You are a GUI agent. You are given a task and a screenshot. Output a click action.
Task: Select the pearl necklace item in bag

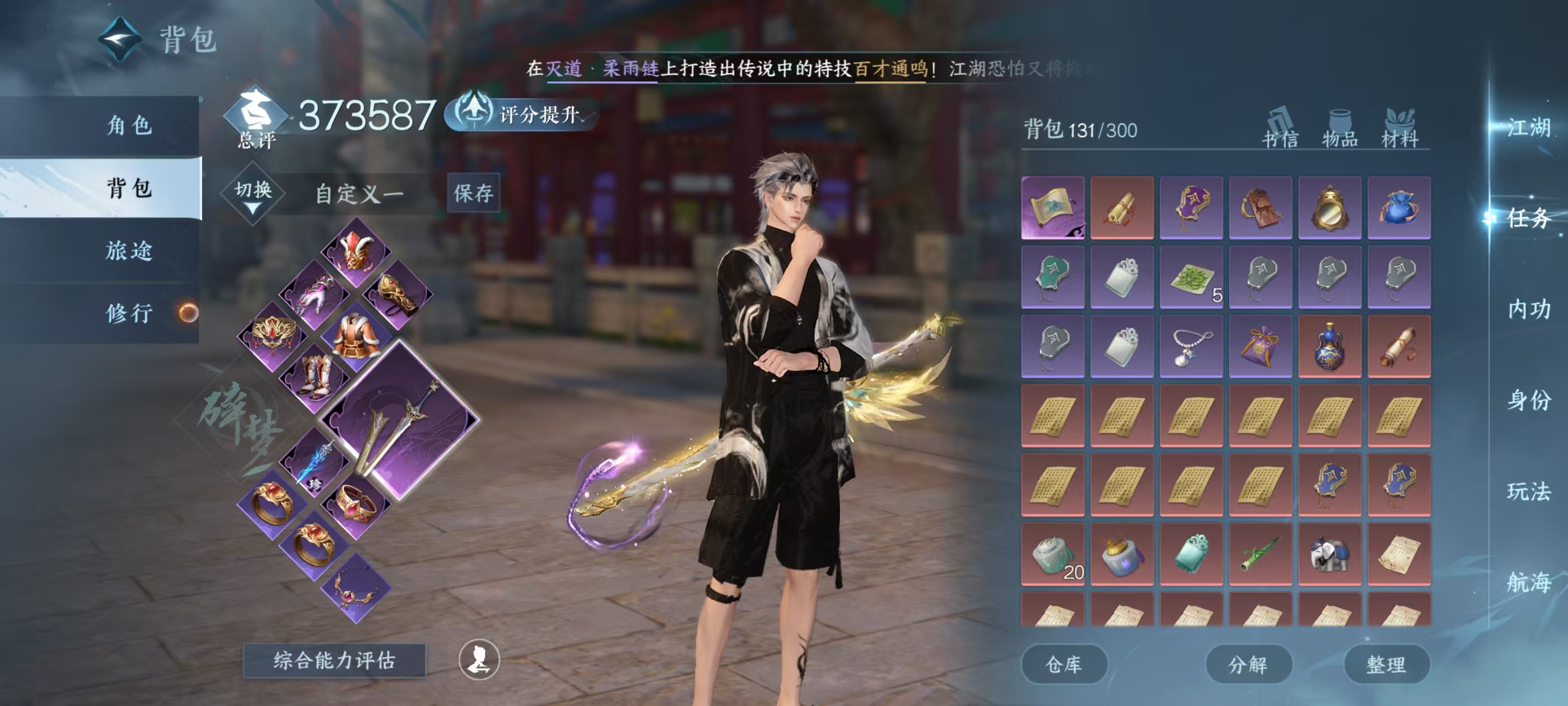click(1191, 346)
